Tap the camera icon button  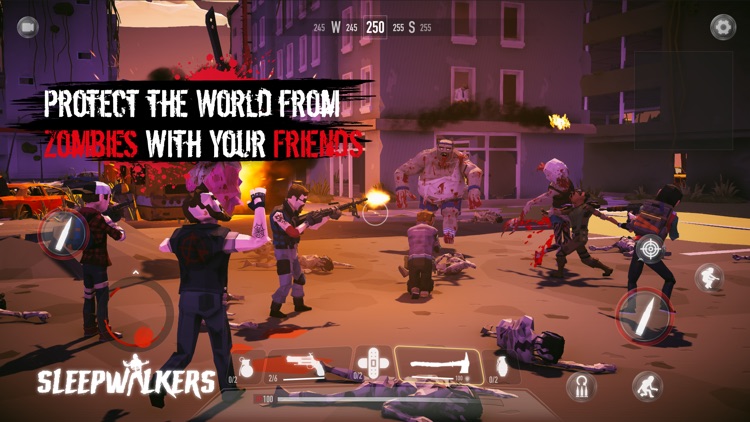pos(27,27)
